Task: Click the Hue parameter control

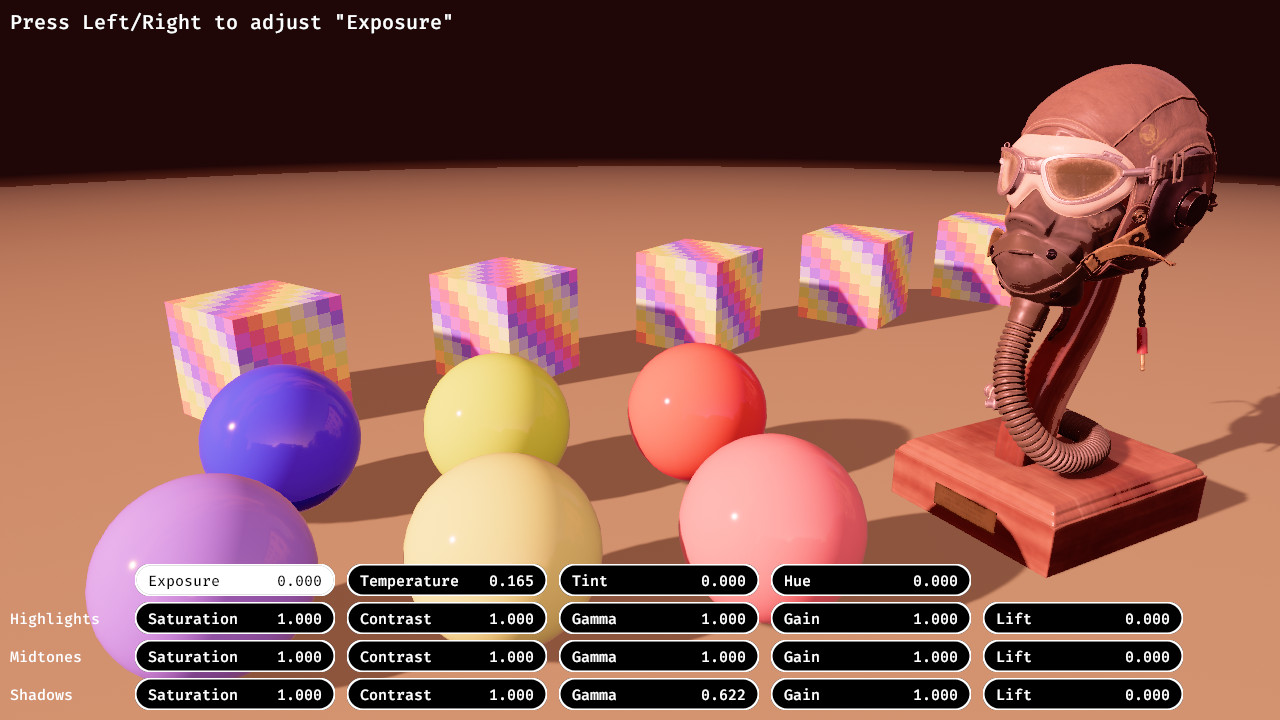Action: (870, 580)
